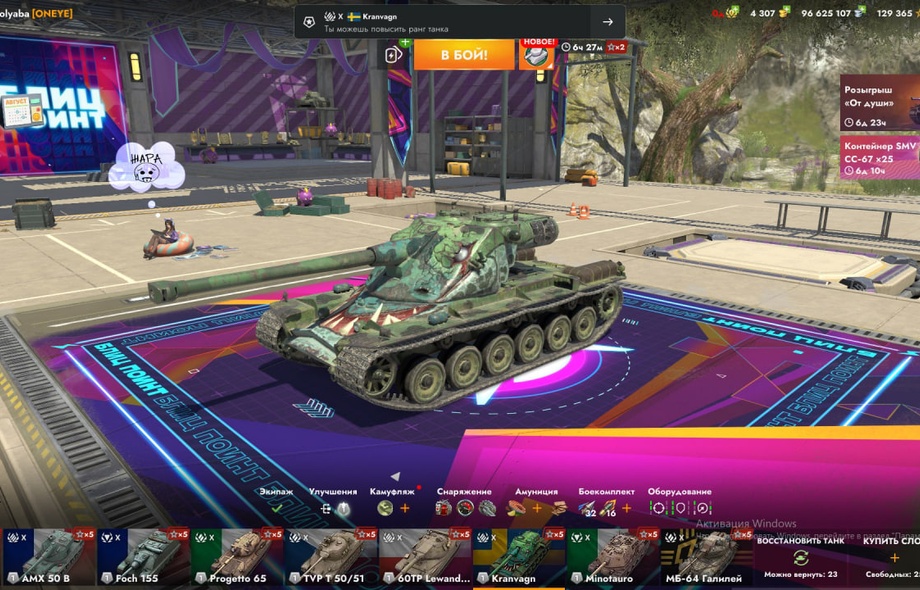
Task: Switch to the TVP T 50/51 tank
Action: click(x=330, y=558)
